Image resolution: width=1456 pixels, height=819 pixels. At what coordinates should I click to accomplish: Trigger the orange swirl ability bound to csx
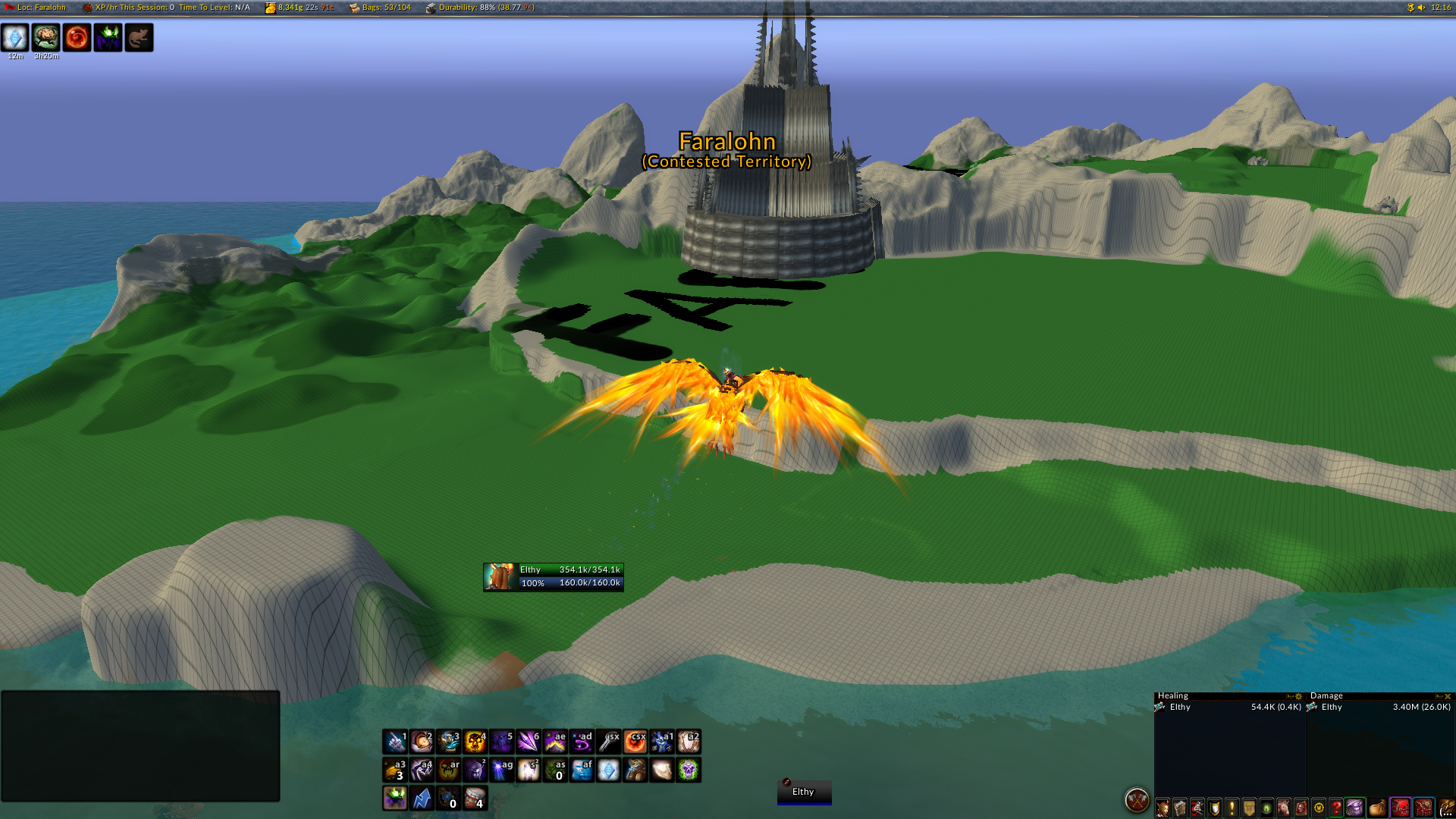[x=635, y=742]
